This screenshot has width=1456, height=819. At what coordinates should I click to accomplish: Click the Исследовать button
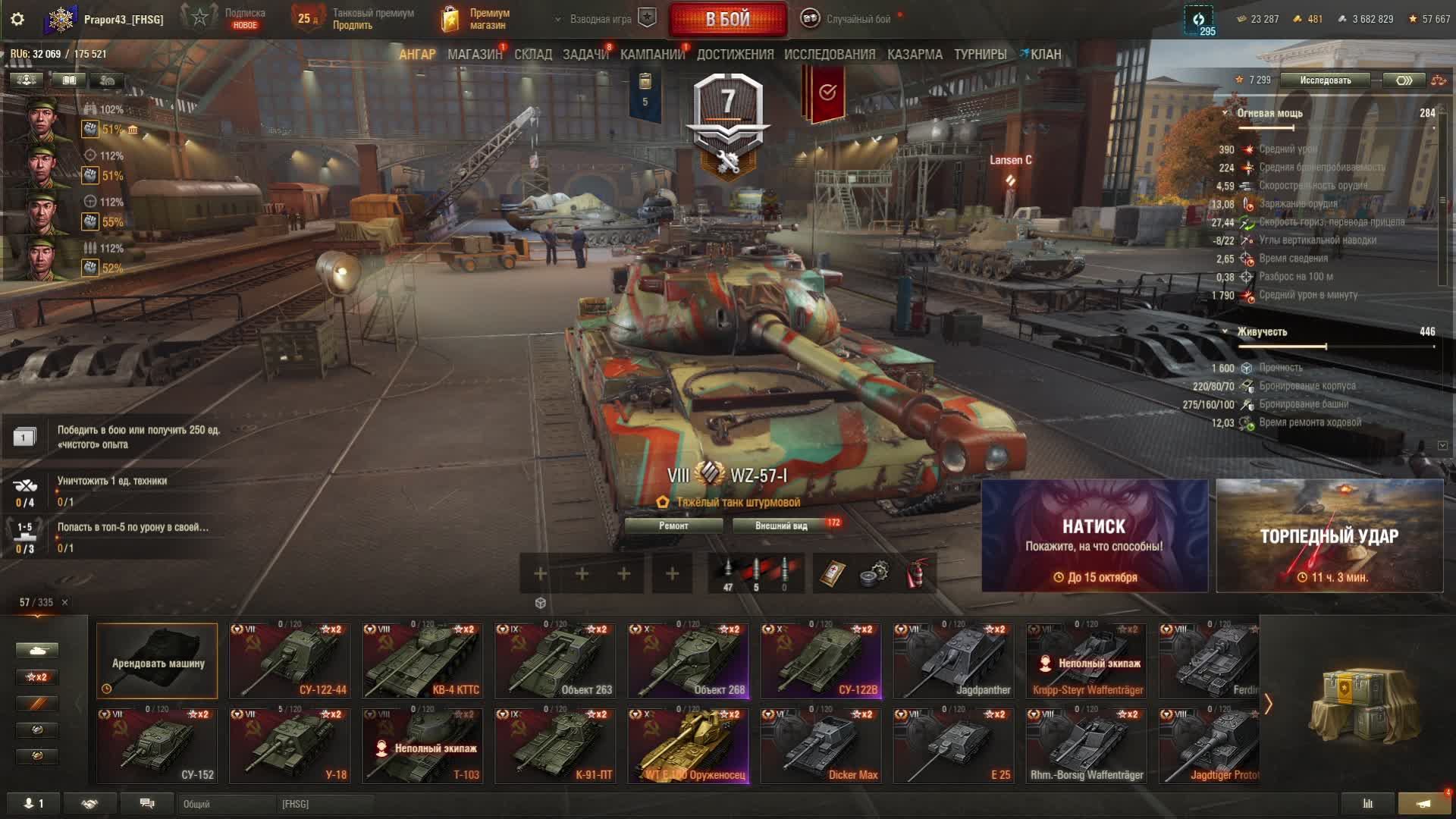(1325, 80)
